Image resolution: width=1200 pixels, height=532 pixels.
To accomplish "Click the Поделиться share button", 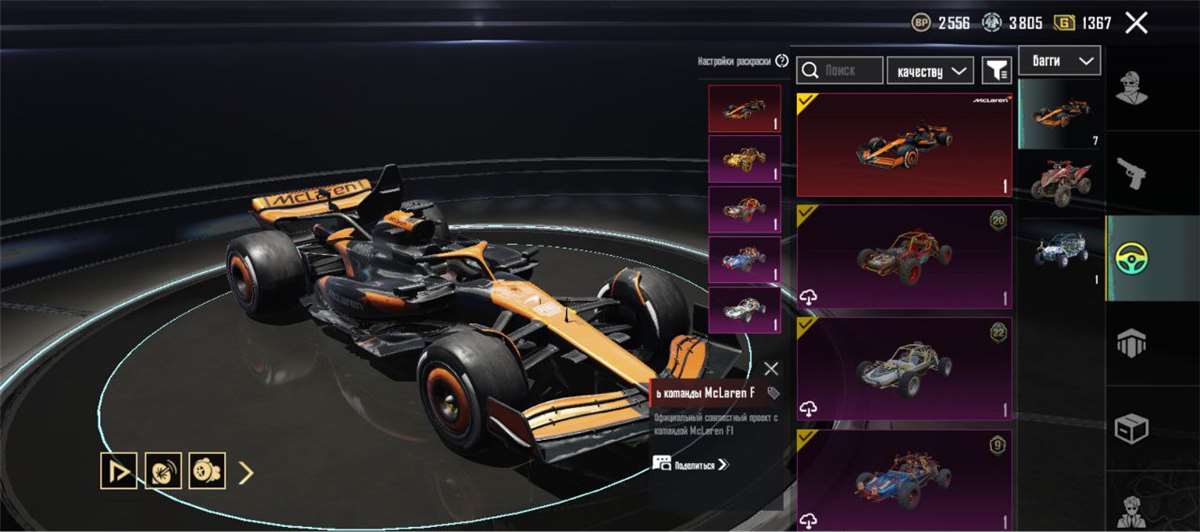I will click(x=690, y=463).
